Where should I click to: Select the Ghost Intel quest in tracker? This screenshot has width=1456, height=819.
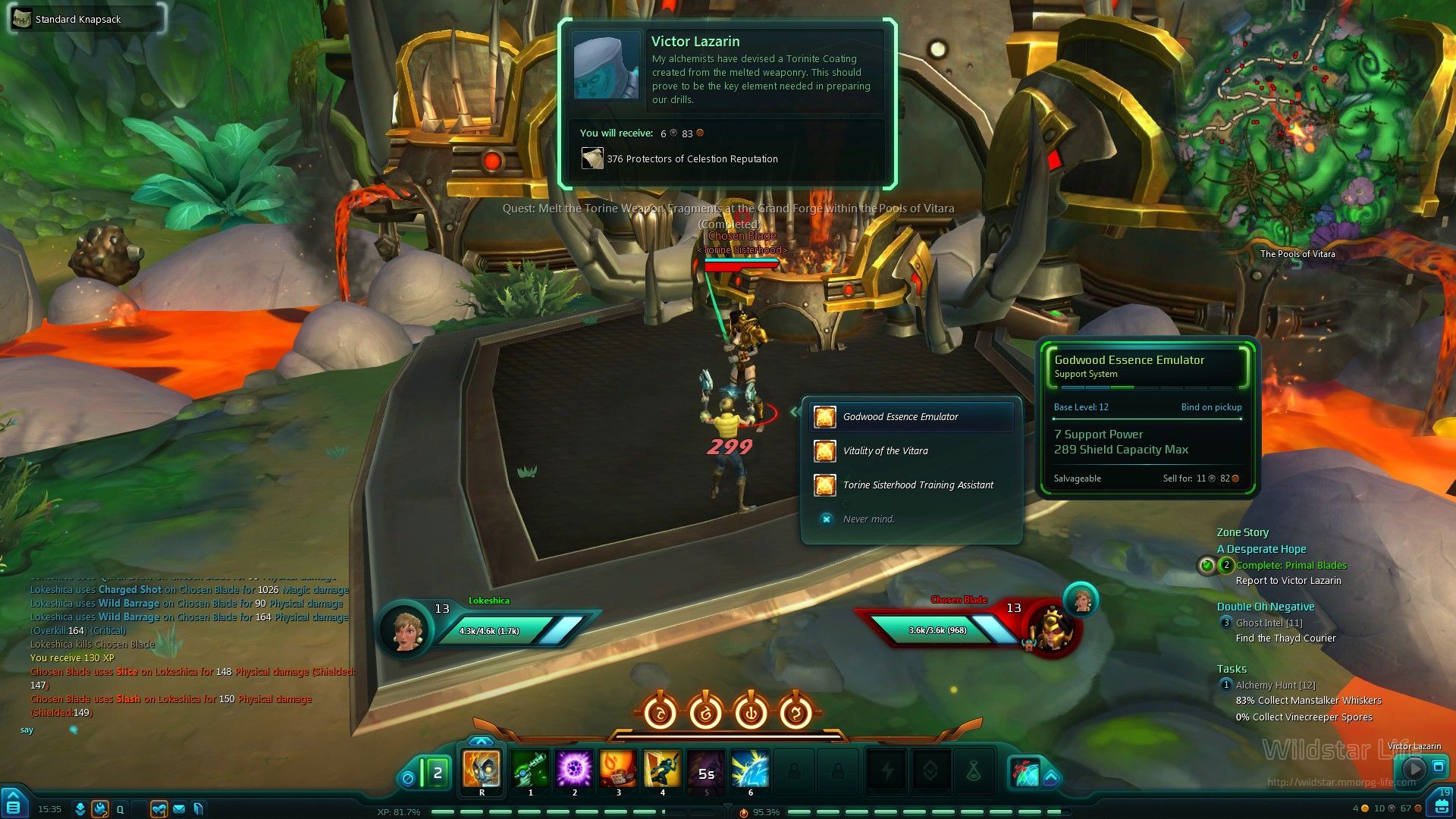1269,623
